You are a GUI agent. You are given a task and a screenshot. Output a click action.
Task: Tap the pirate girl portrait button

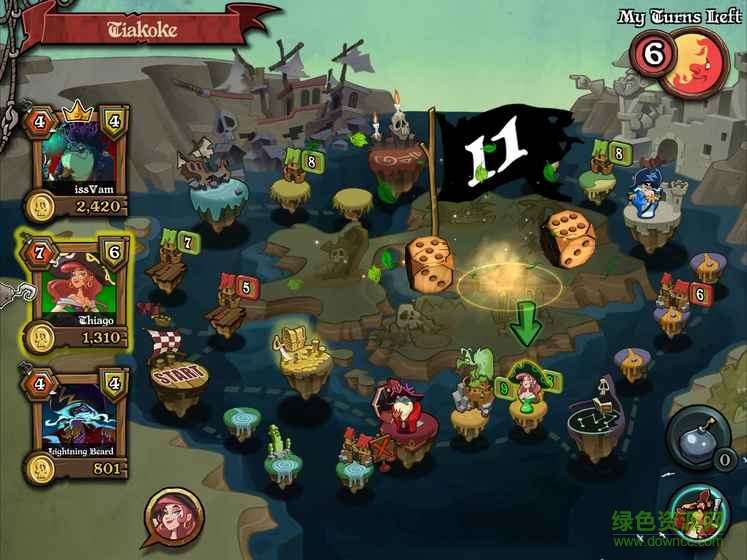click(x=175, y=517)
